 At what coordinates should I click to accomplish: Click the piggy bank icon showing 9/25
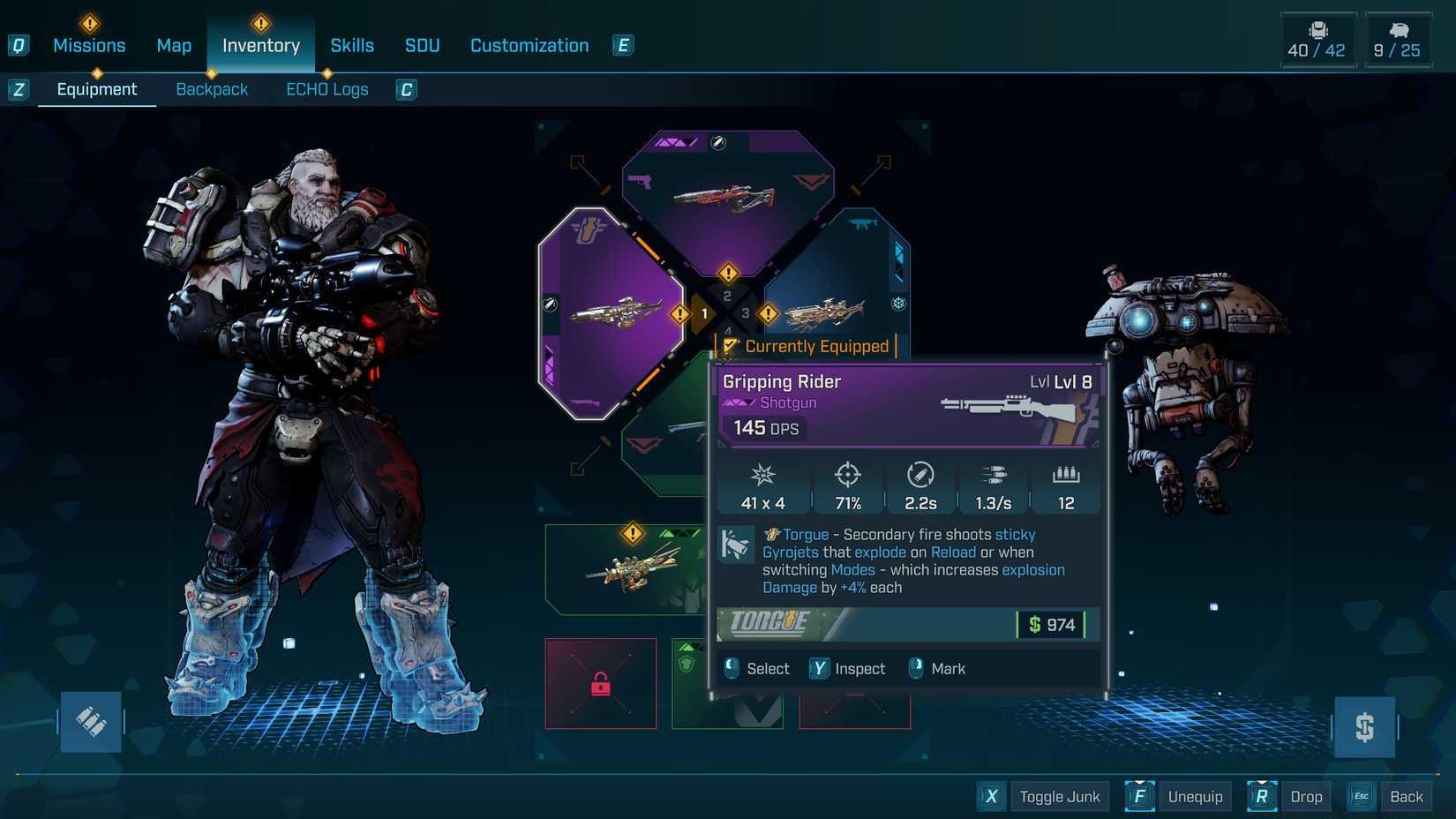point(1398,37)
